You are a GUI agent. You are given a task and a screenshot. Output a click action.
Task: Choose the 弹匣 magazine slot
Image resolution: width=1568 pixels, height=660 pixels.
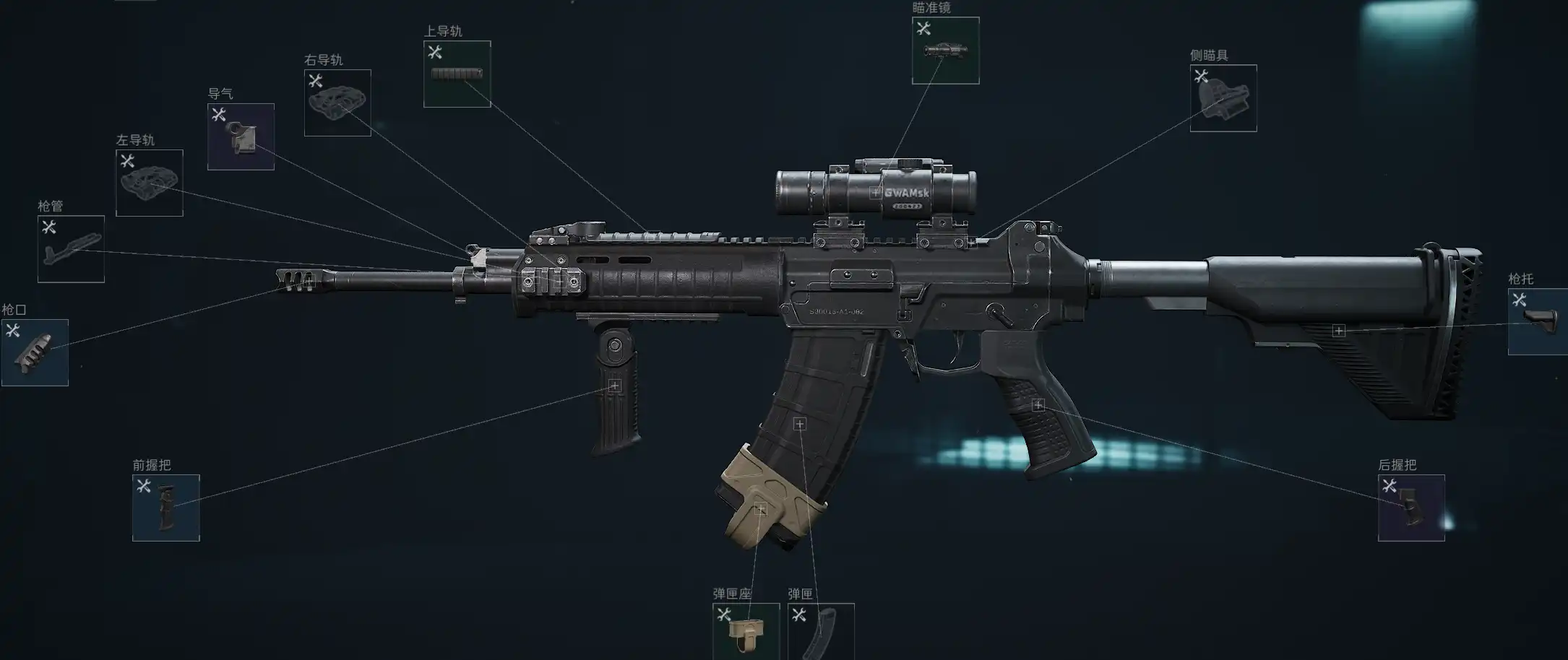click(821, 630)
